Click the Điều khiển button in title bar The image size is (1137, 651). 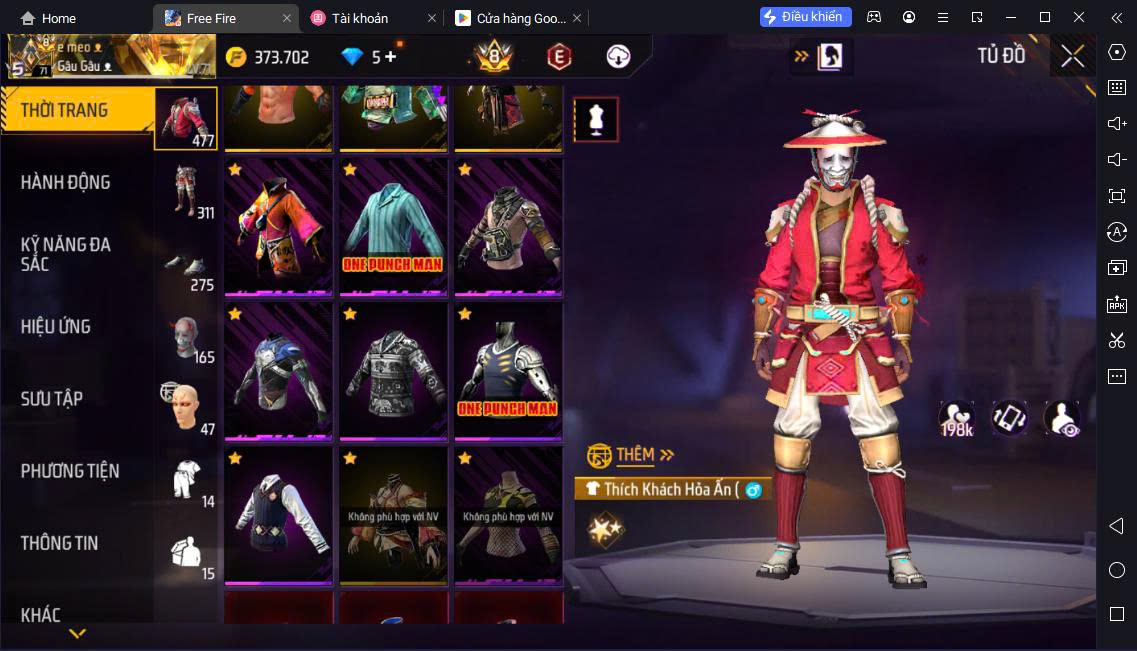tap(805, 17)
